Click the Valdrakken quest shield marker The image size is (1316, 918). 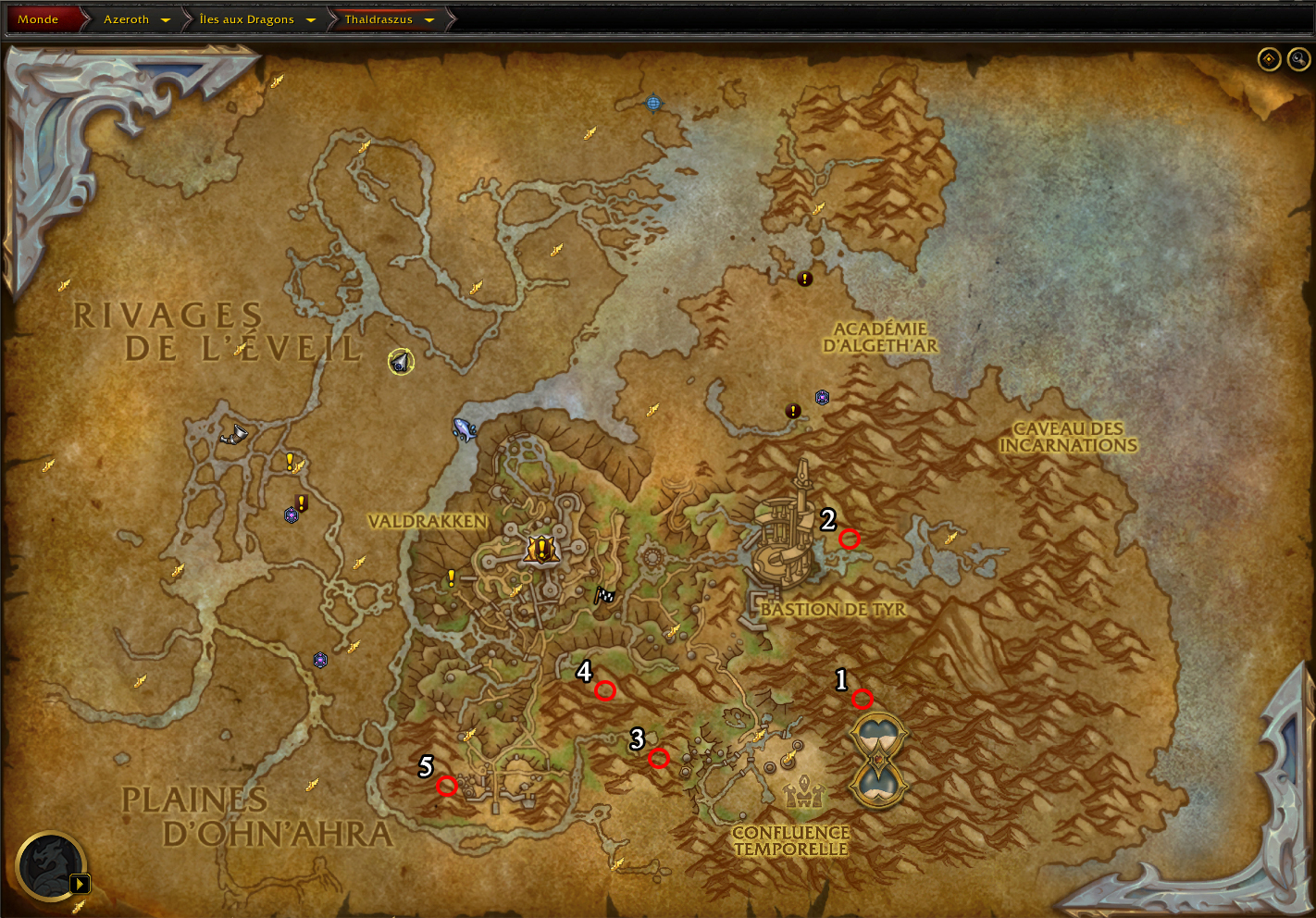(x=540, y=550)
